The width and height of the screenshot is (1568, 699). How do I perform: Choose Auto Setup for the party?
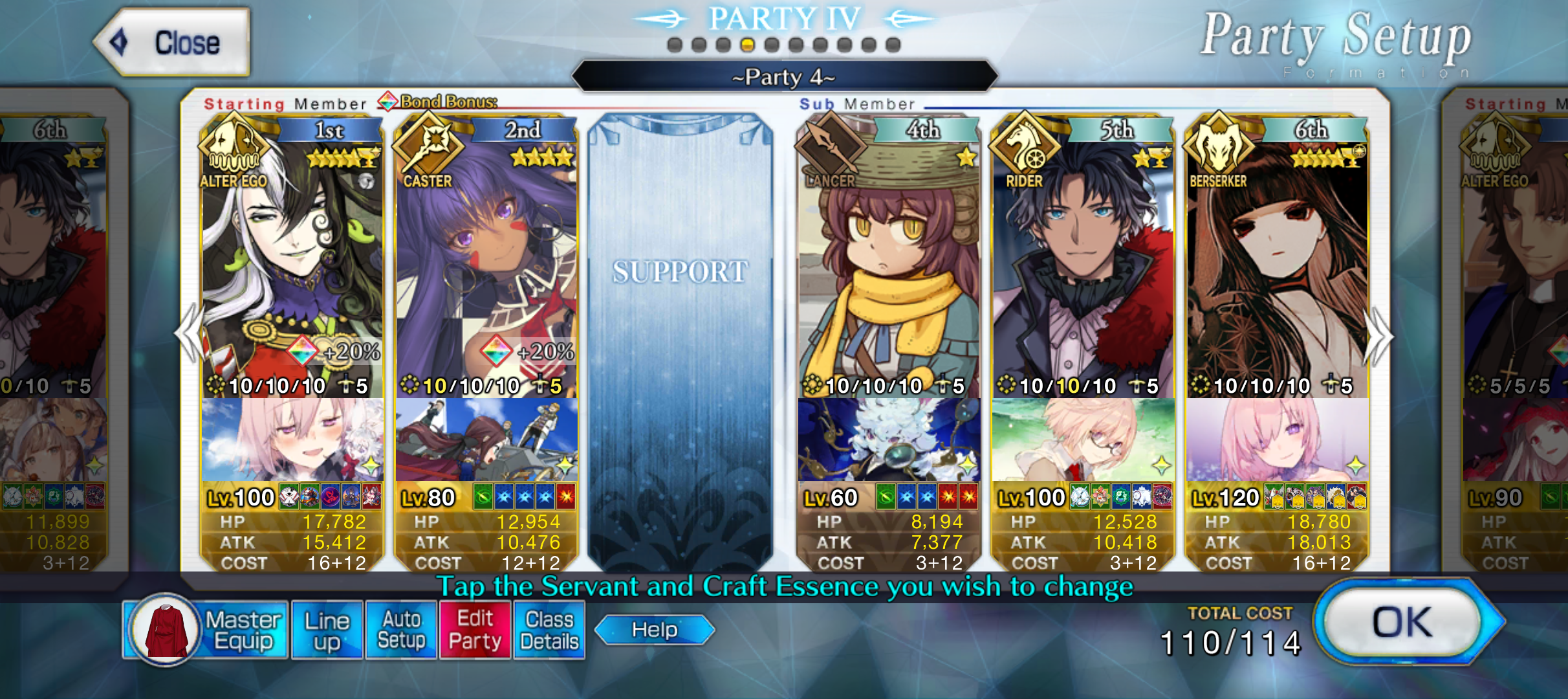click(x=401, y=630)
